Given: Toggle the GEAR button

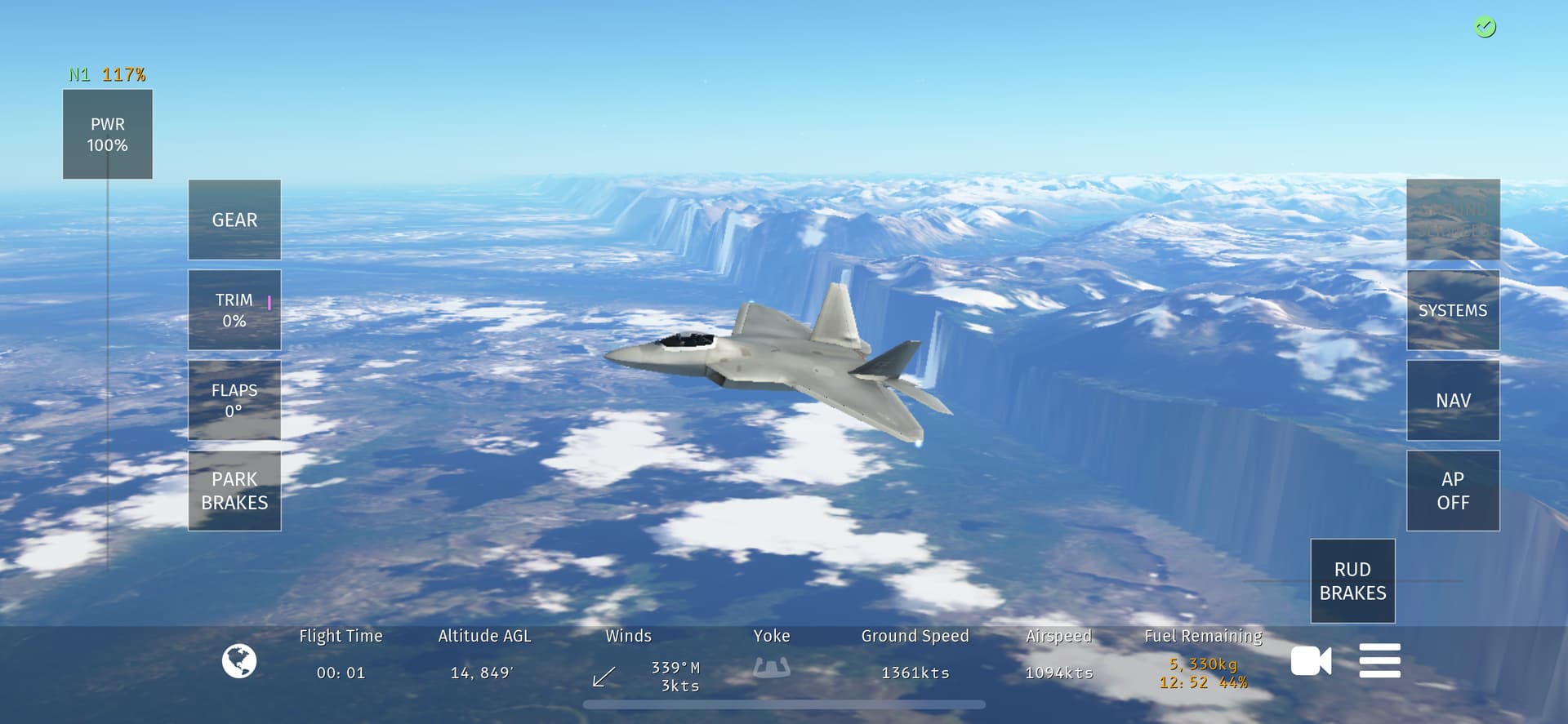Looking at the screenshot, I should click(x=234, y=220).
